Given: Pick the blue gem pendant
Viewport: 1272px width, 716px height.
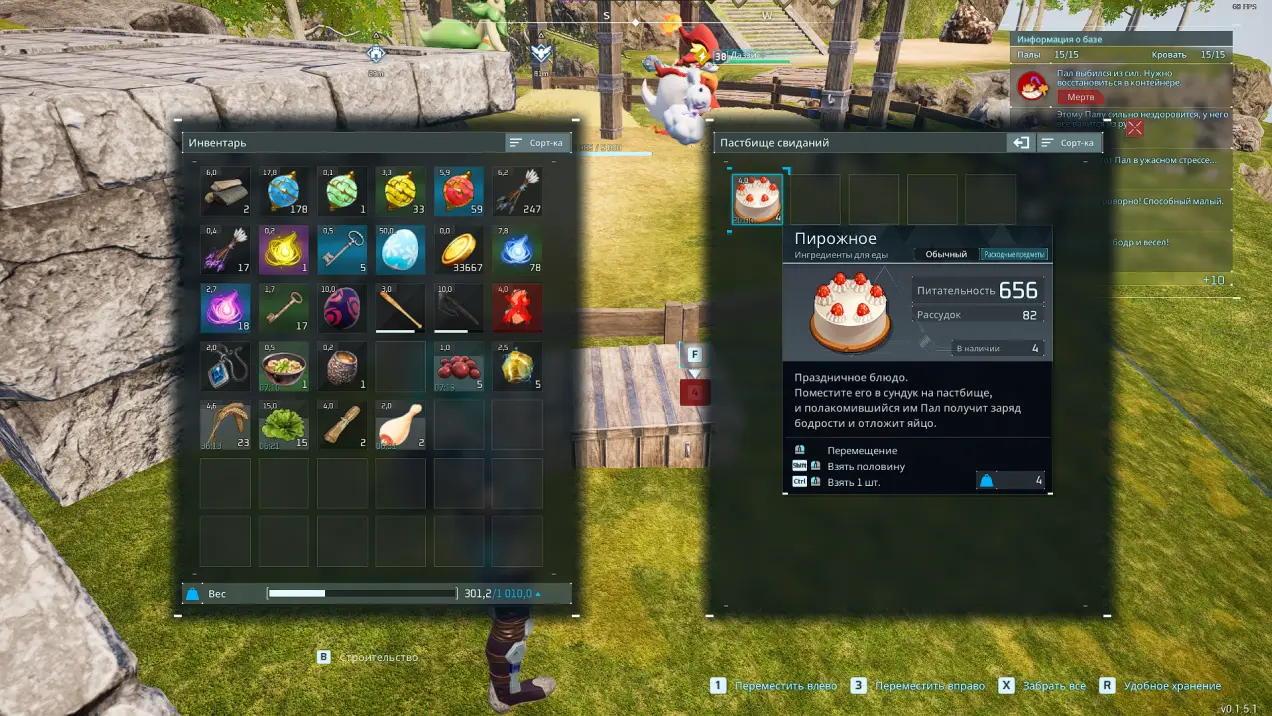Looking at the screenshot, I should pyautogui.click(x=225, y=366).
